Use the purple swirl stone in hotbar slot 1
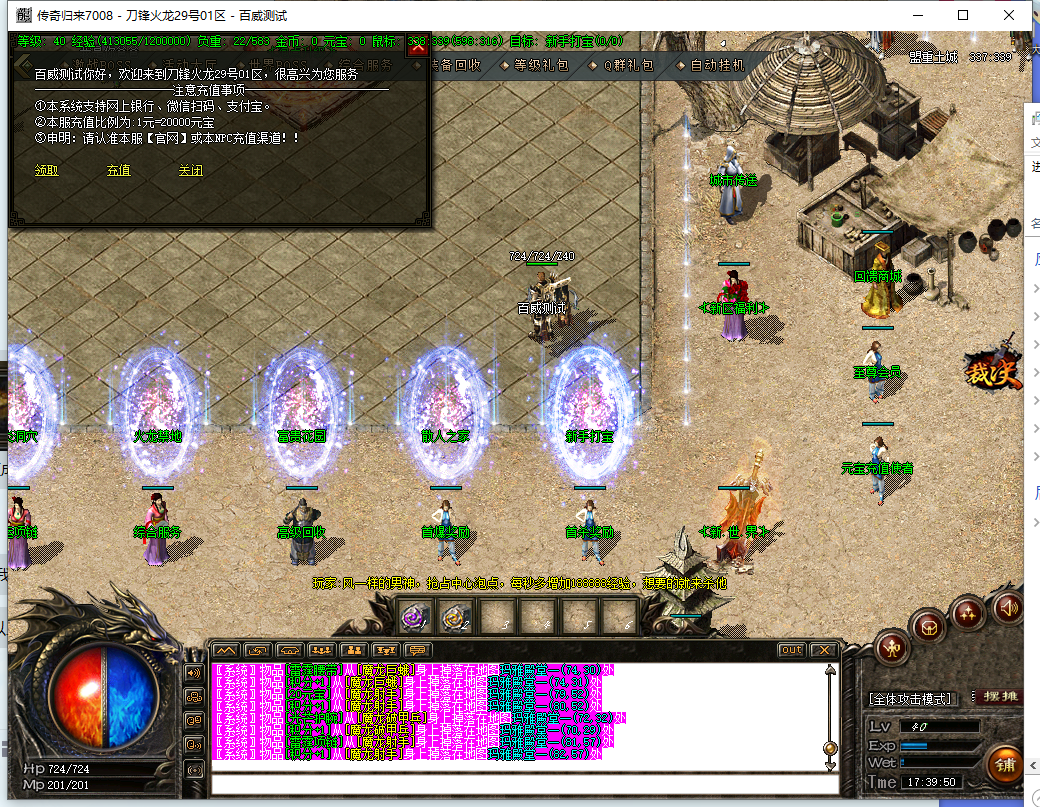This screenshot has width=1040, height=807. coord(416,617)
